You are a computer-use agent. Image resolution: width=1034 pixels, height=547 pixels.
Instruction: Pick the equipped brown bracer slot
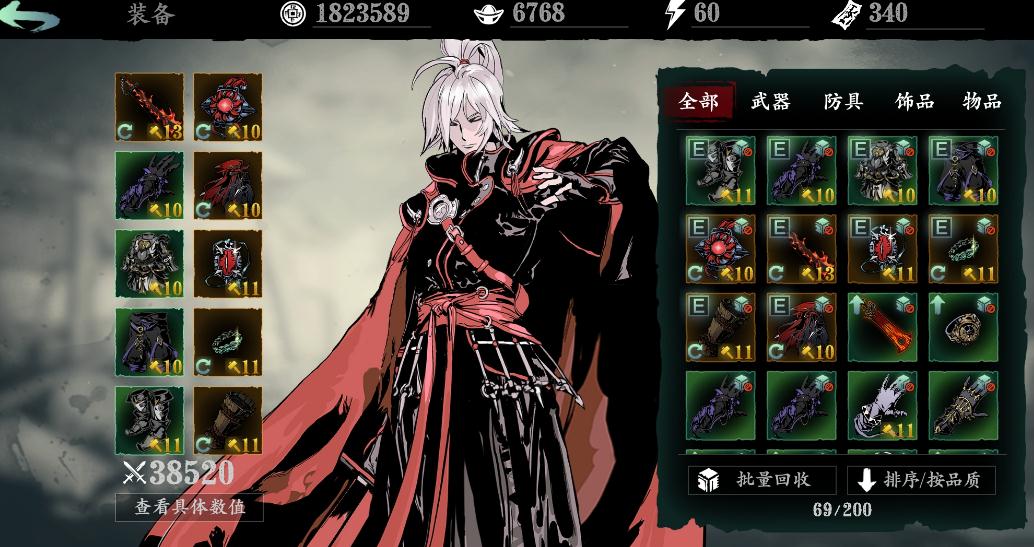[228, 420]
